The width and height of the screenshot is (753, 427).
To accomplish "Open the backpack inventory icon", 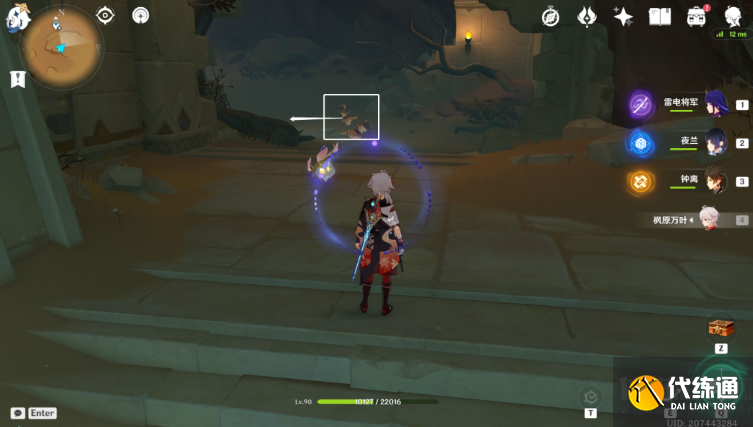I will tap(696, 16).
